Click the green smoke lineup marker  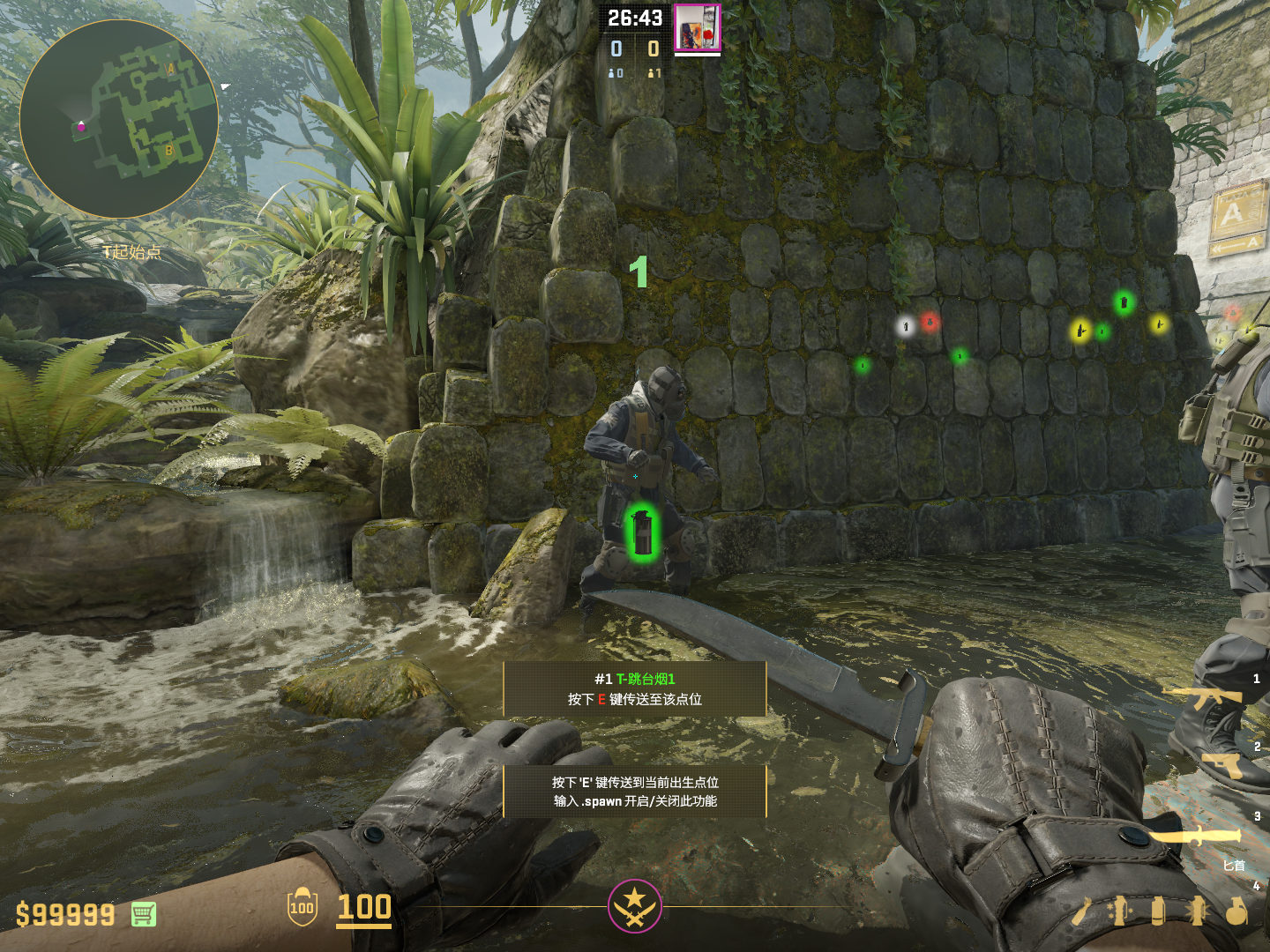tap(643, 531)
